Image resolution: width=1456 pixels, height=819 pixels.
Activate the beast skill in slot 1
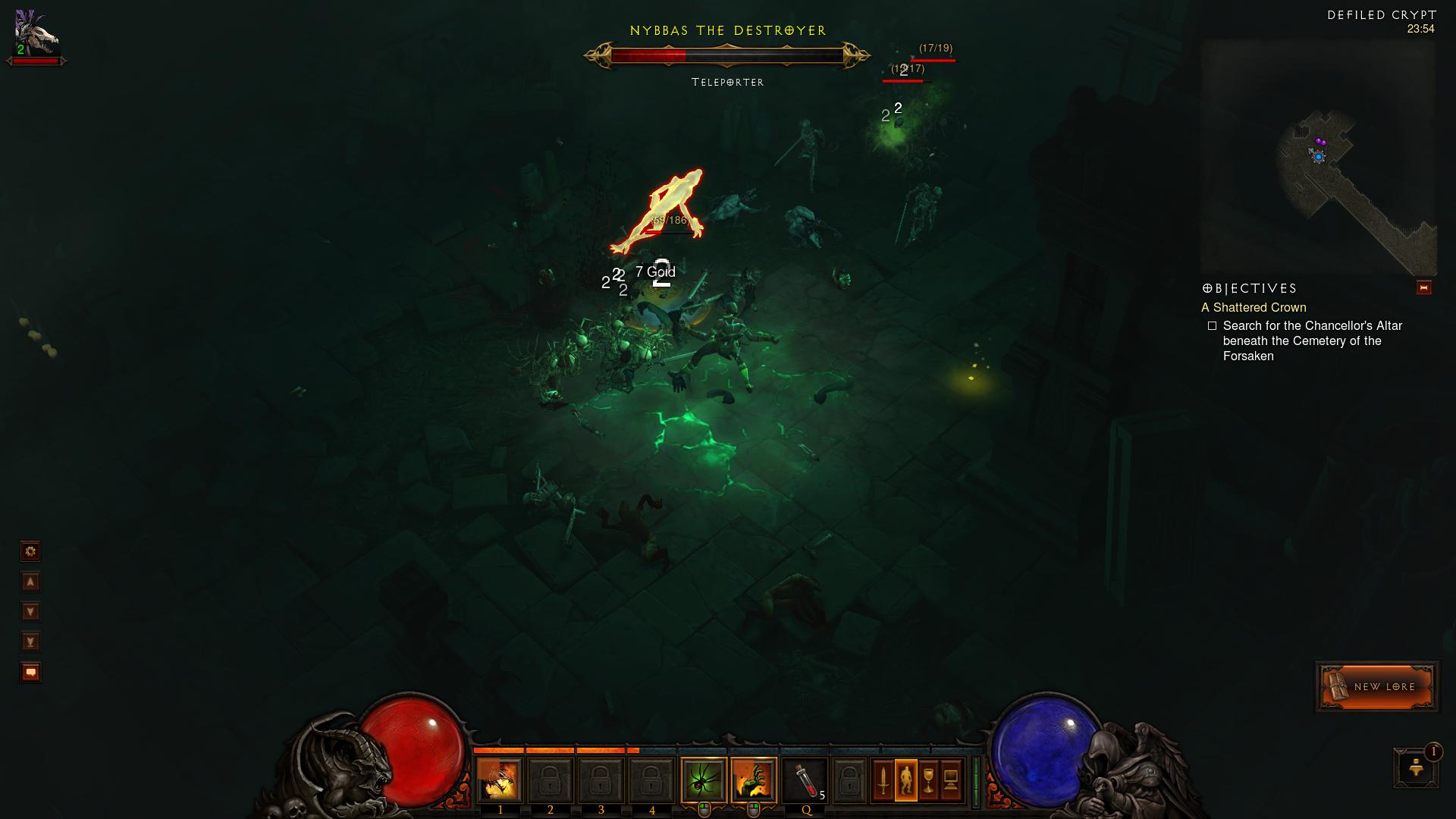click(500, 780)
